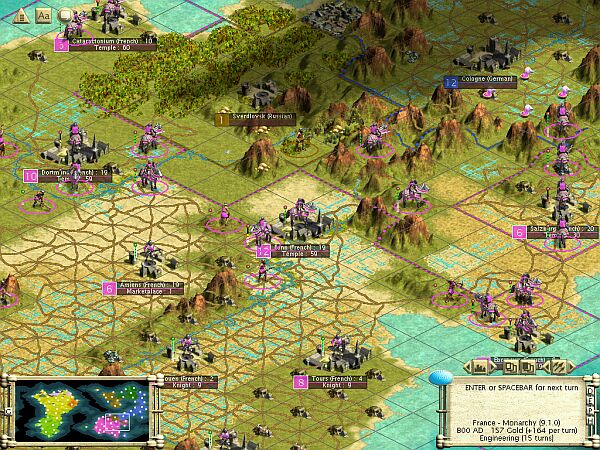The width and height of the screenshot is (600, 450).
Task: Open the main menu triangle button
Action: click(x=20, y=15)
